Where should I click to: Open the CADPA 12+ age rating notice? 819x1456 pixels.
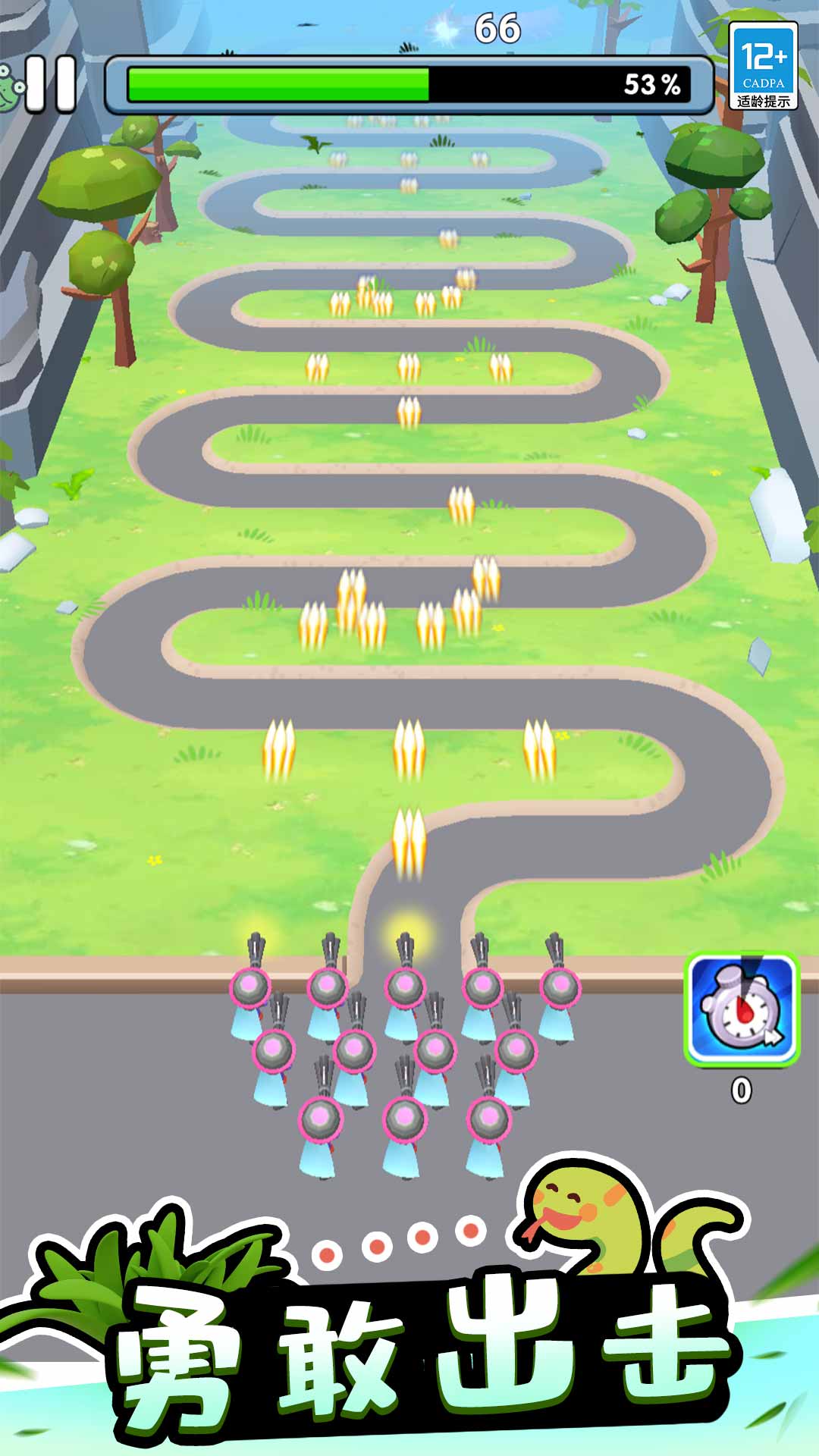pyautogui.click(x=763, y=66)
